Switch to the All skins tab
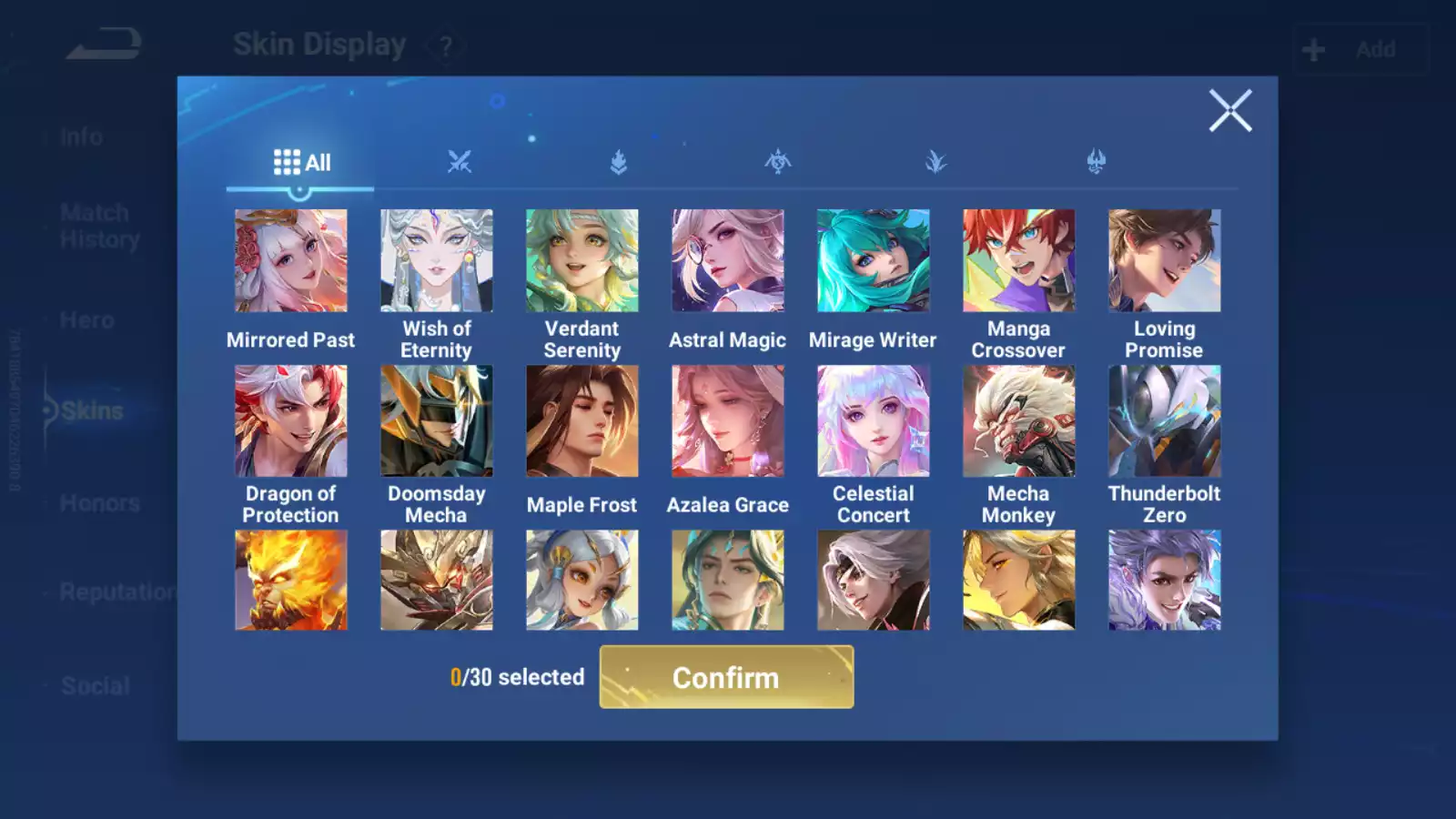1456x819 pixels. [x=301, y=163]
